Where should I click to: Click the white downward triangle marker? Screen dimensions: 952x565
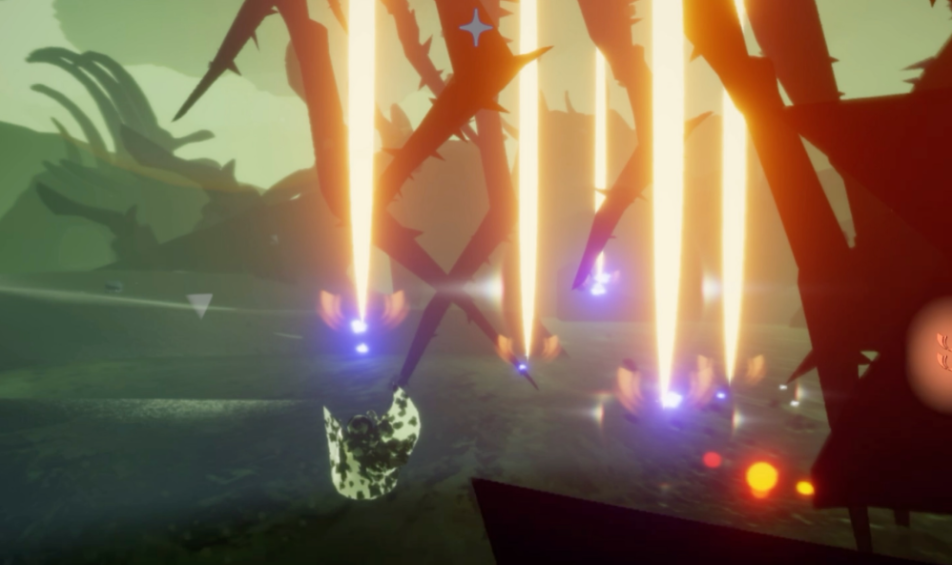click(200, 304)
